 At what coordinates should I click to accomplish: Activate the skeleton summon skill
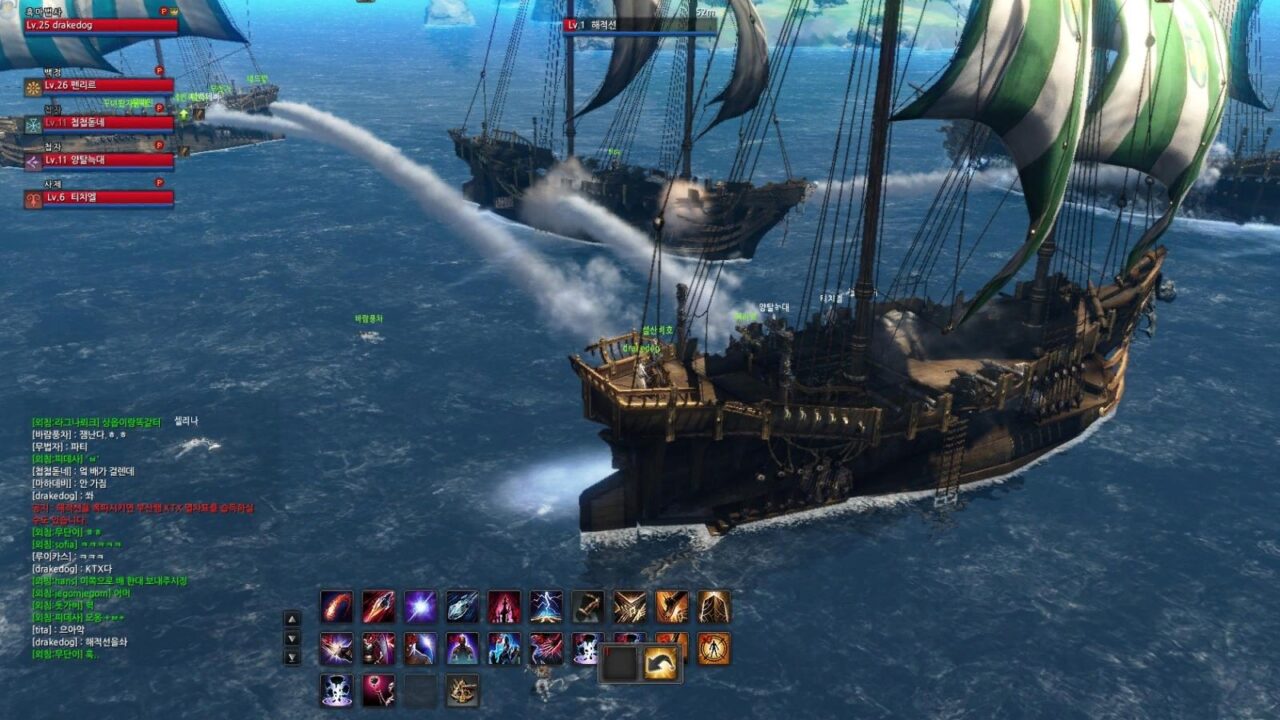(335, 691)
